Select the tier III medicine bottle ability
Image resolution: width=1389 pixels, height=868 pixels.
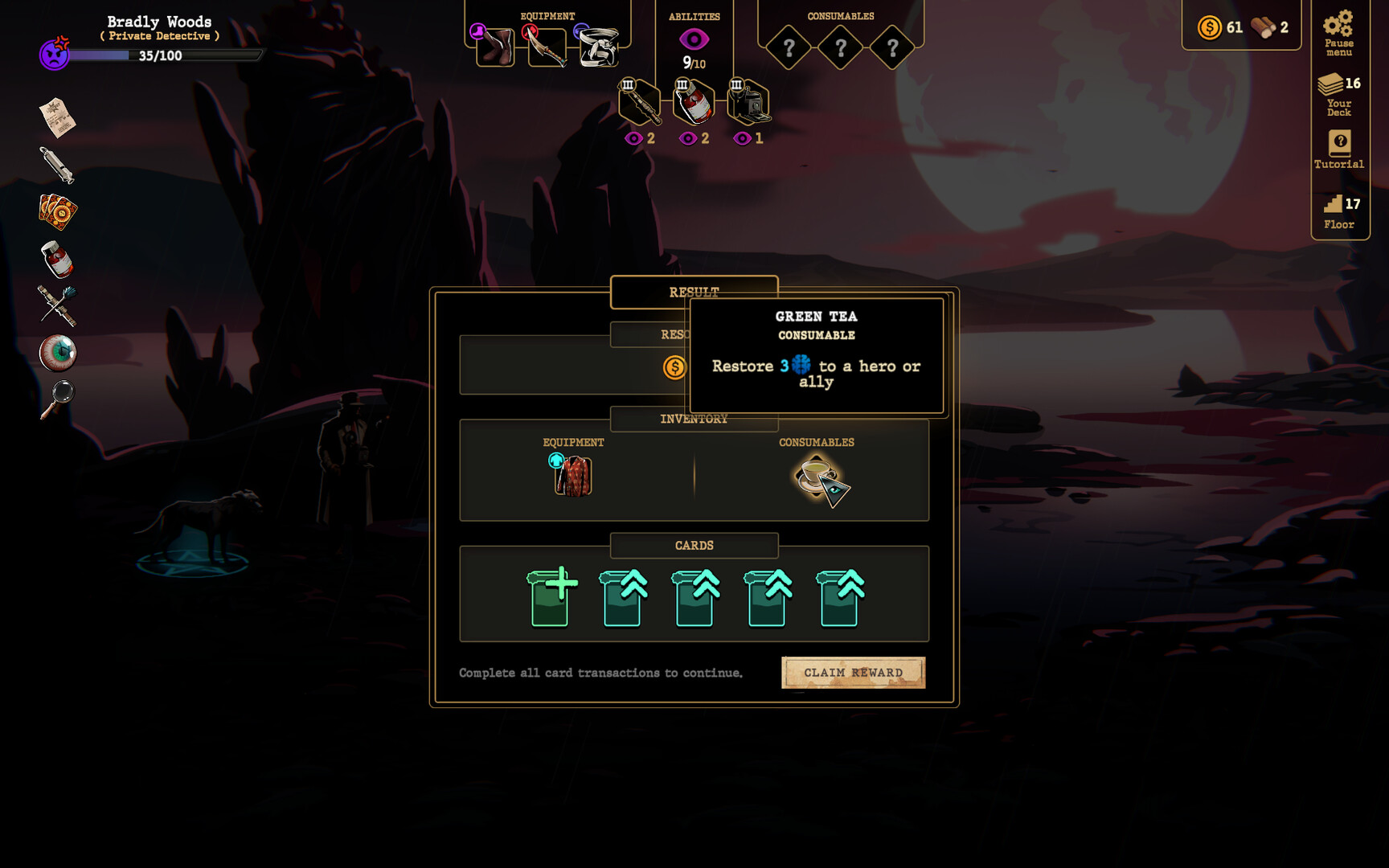coord(694,101)
